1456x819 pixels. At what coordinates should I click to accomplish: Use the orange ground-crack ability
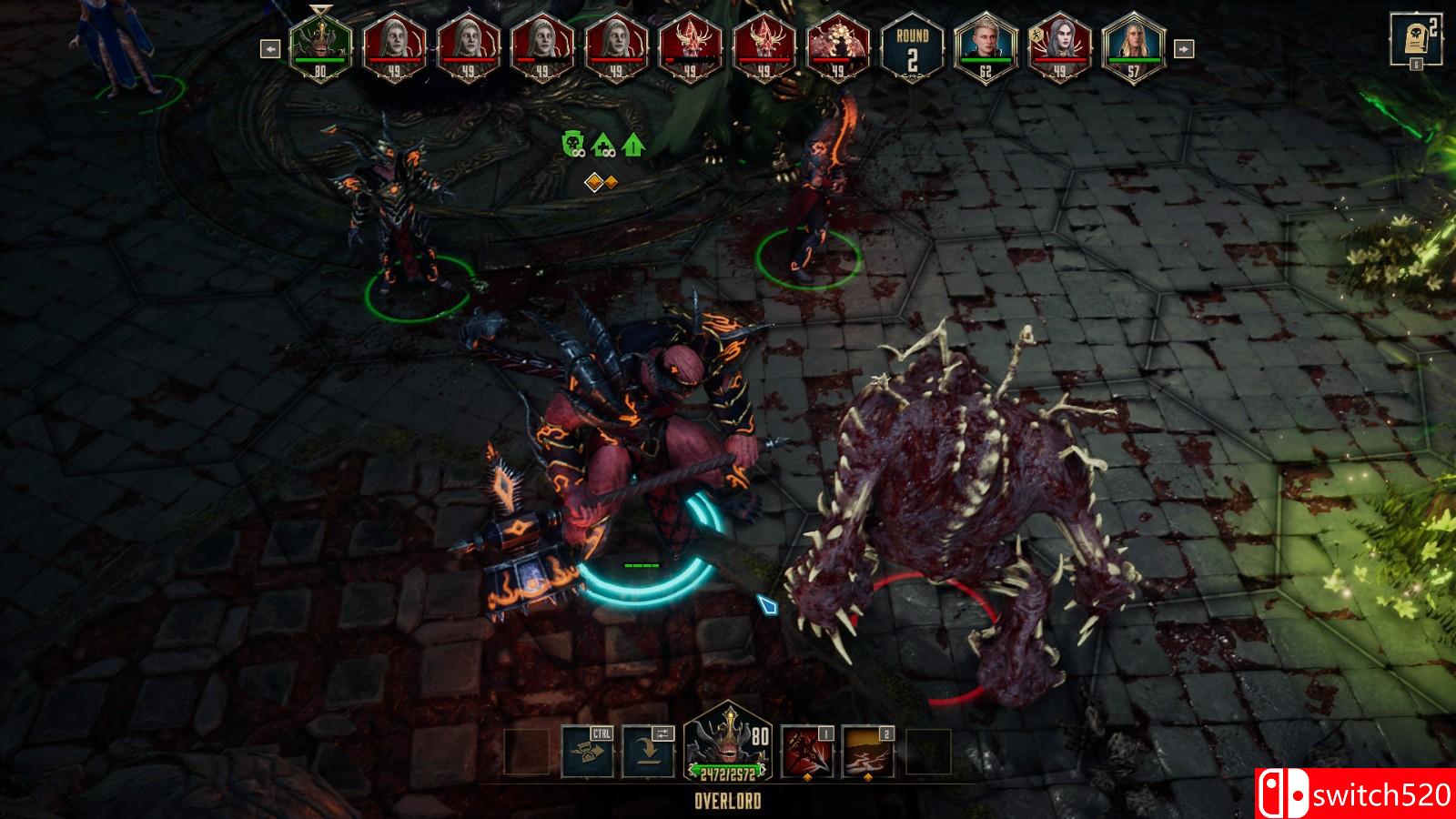click(x=867, y=752)
